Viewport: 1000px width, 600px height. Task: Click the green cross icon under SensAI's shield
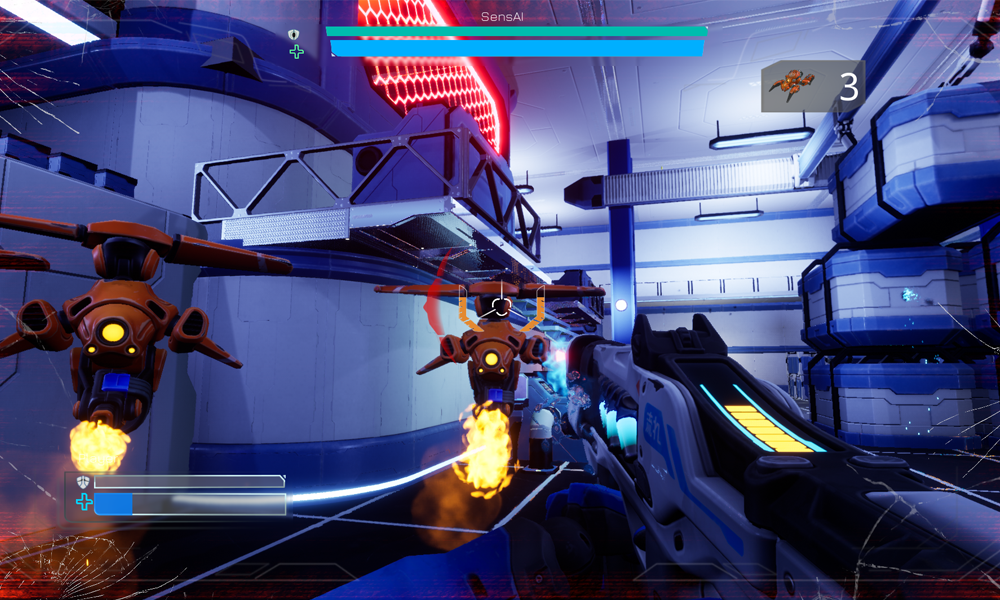click(296, 52)
